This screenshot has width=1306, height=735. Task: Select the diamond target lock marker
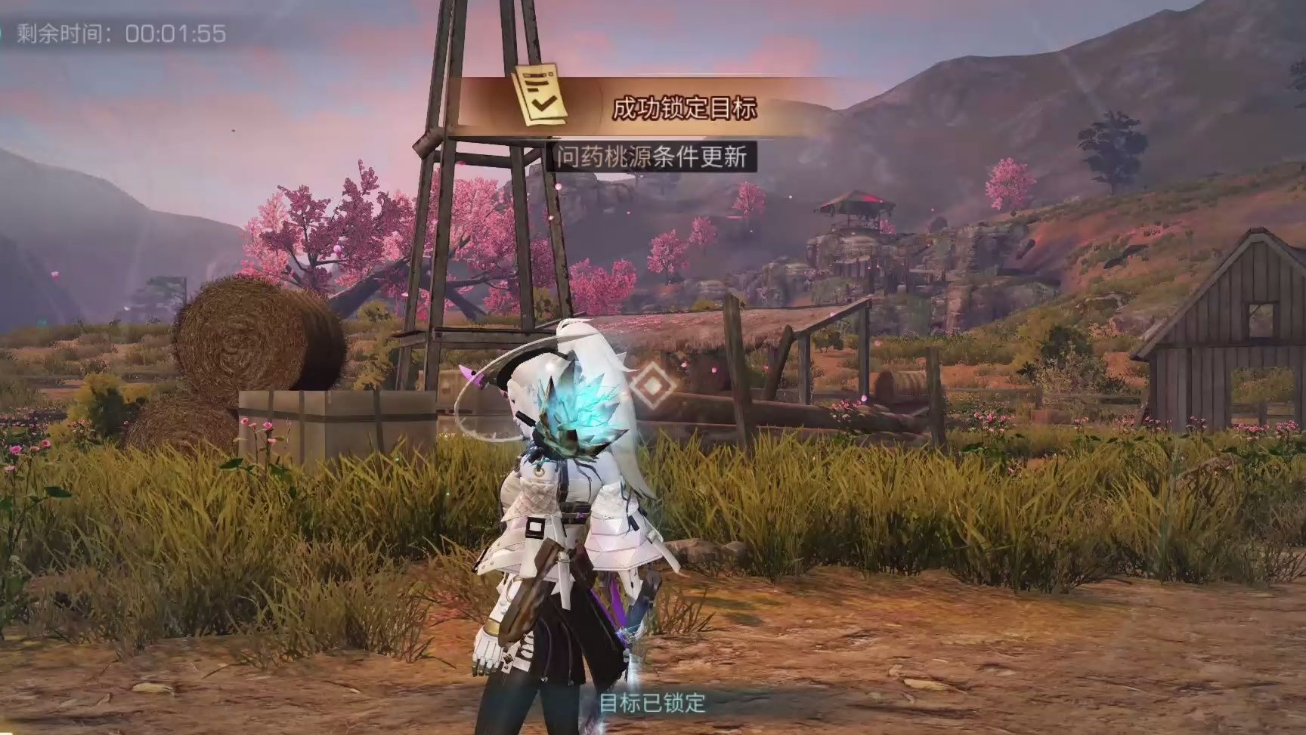(x=653, y=385)
